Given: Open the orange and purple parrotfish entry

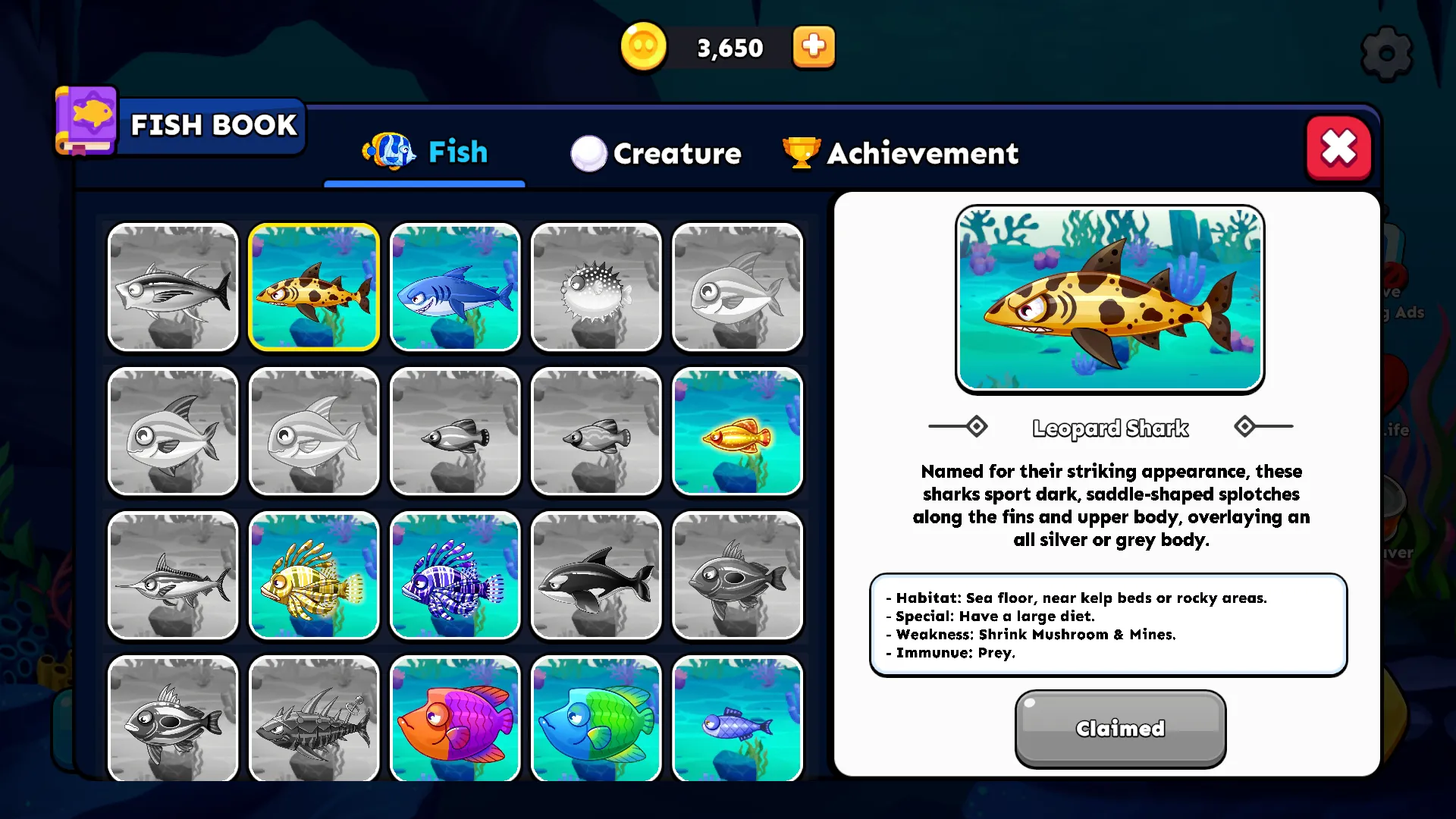Looking at the screenshot, I should click(455, 719).
